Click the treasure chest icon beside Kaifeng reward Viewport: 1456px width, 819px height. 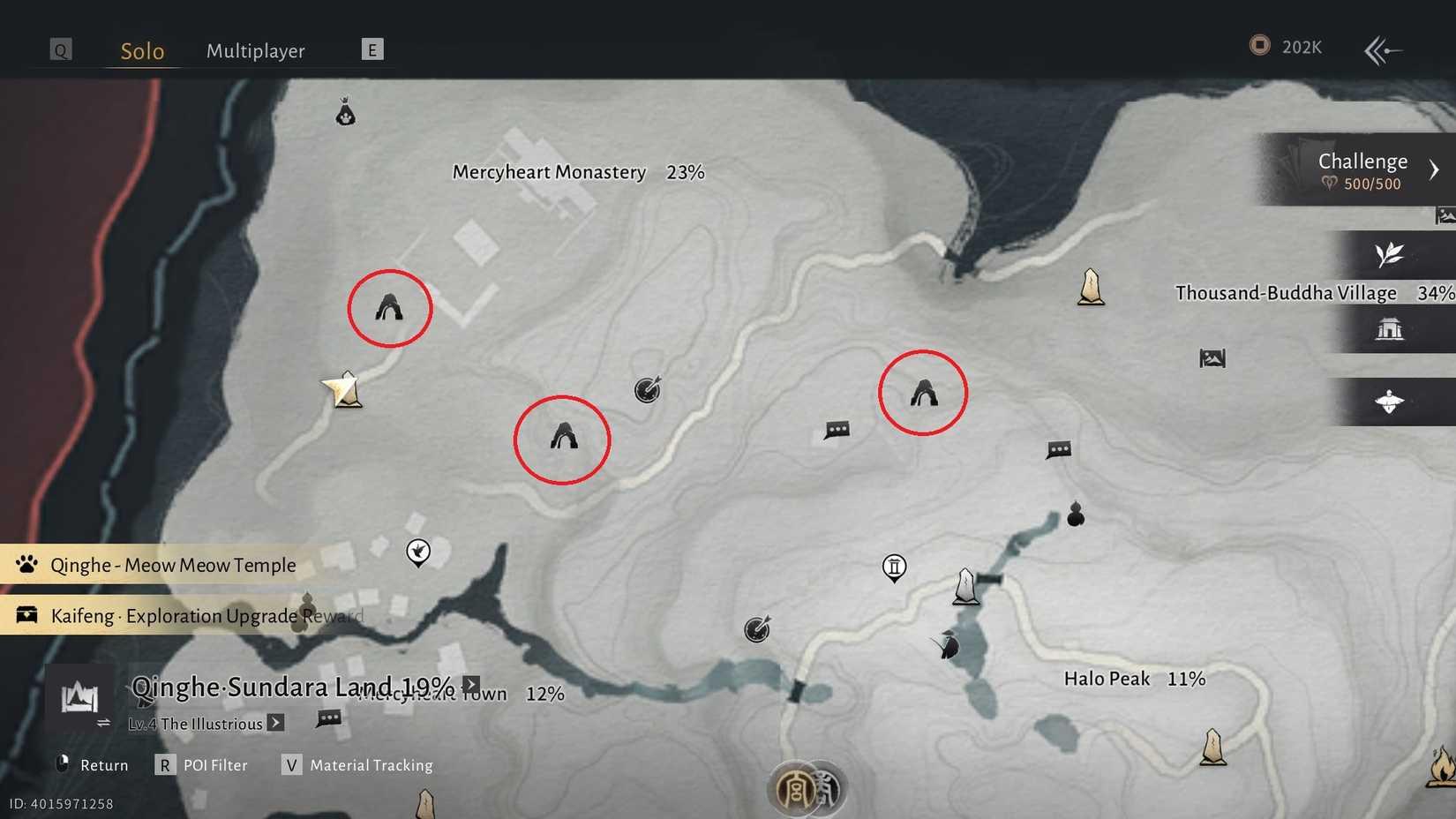click(26, 615)
